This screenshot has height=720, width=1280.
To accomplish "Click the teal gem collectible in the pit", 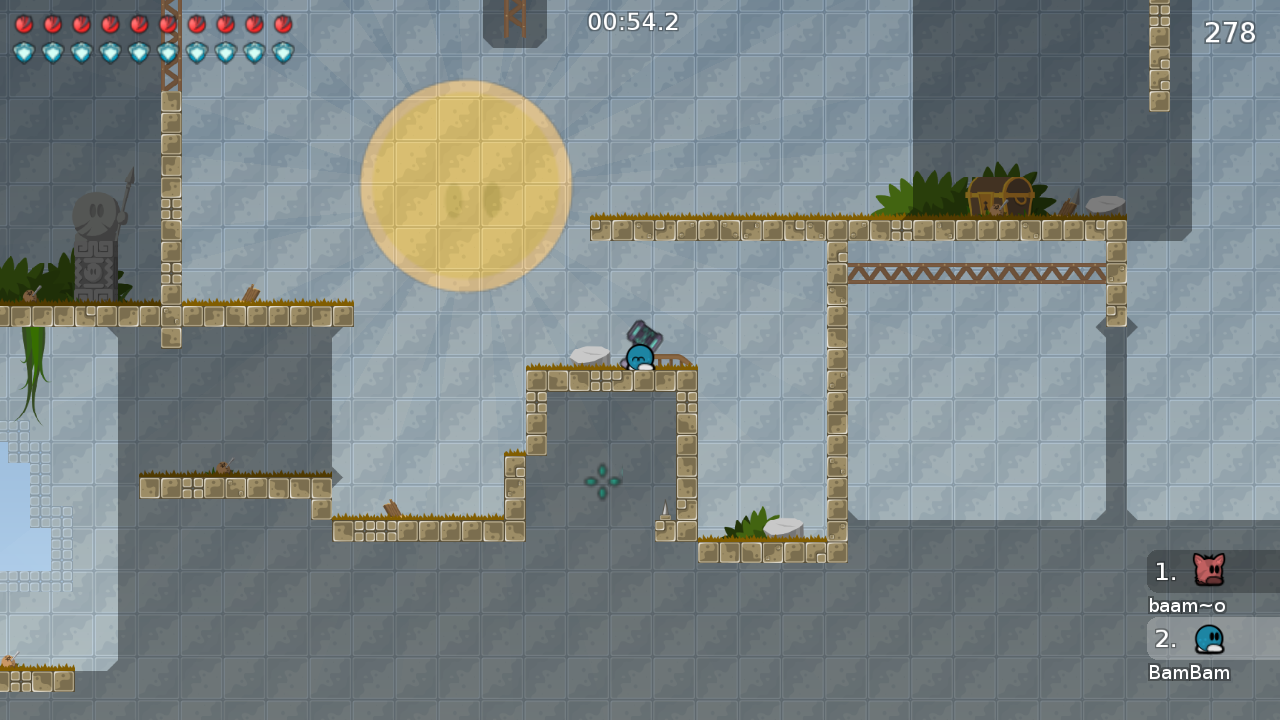I will pyautogui.click(x=602, y=482).
